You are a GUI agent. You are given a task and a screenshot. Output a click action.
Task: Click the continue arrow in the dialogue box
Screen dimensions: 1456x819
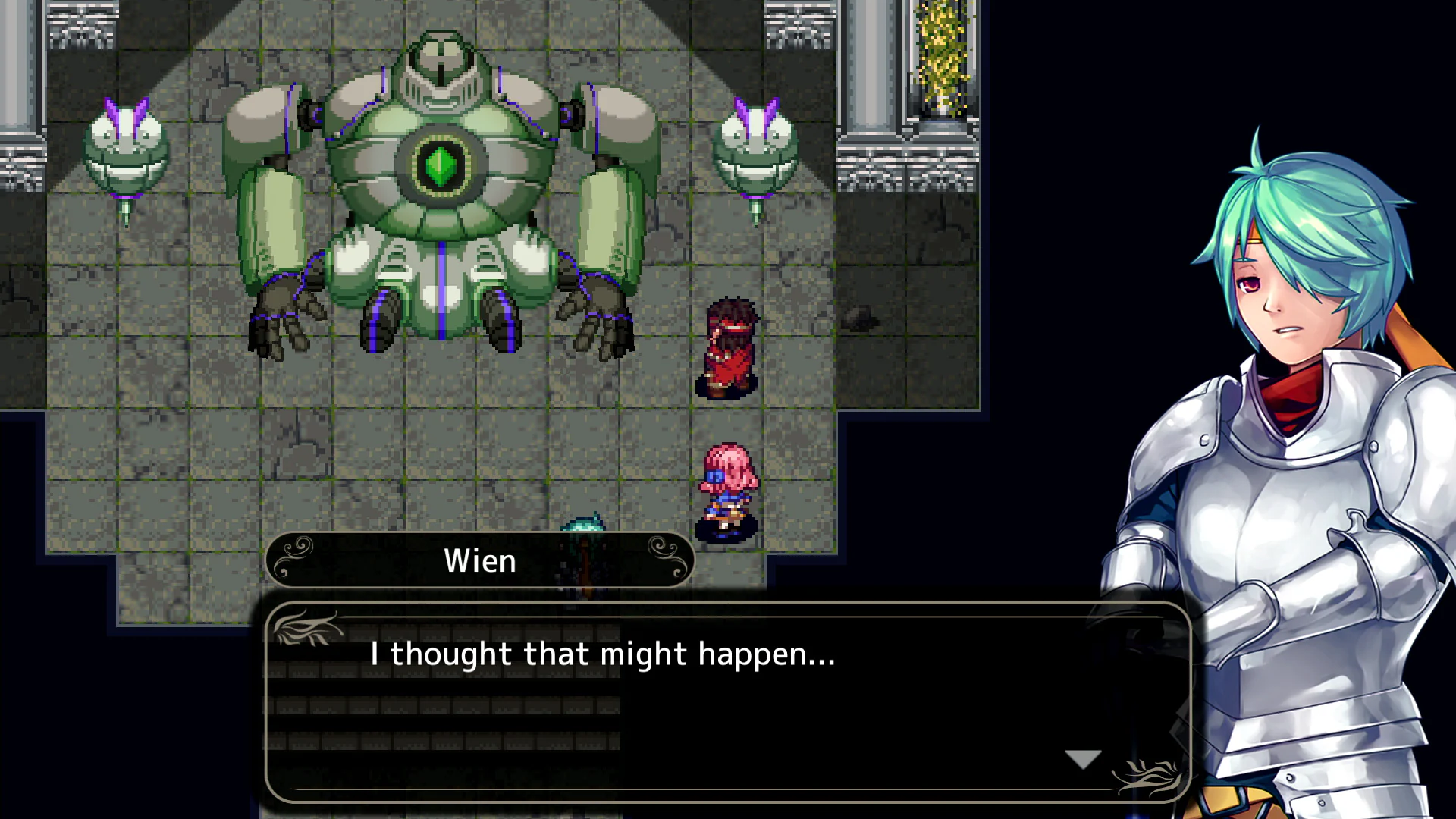click(x=1083, y=758)
